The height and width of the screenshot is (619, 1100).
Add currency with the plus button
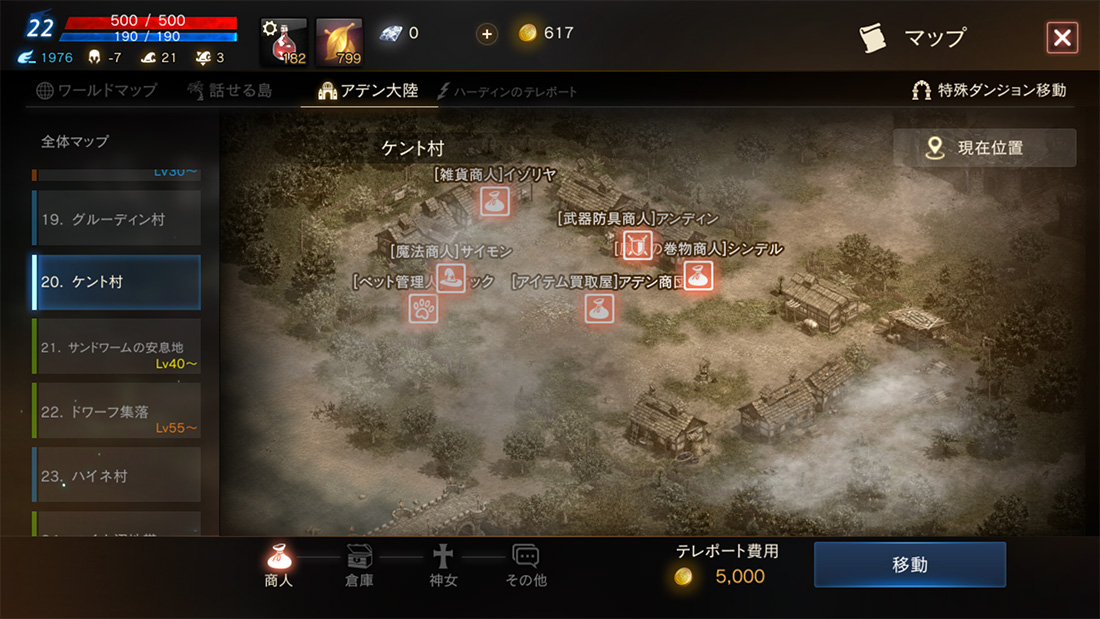coord(487,33)
